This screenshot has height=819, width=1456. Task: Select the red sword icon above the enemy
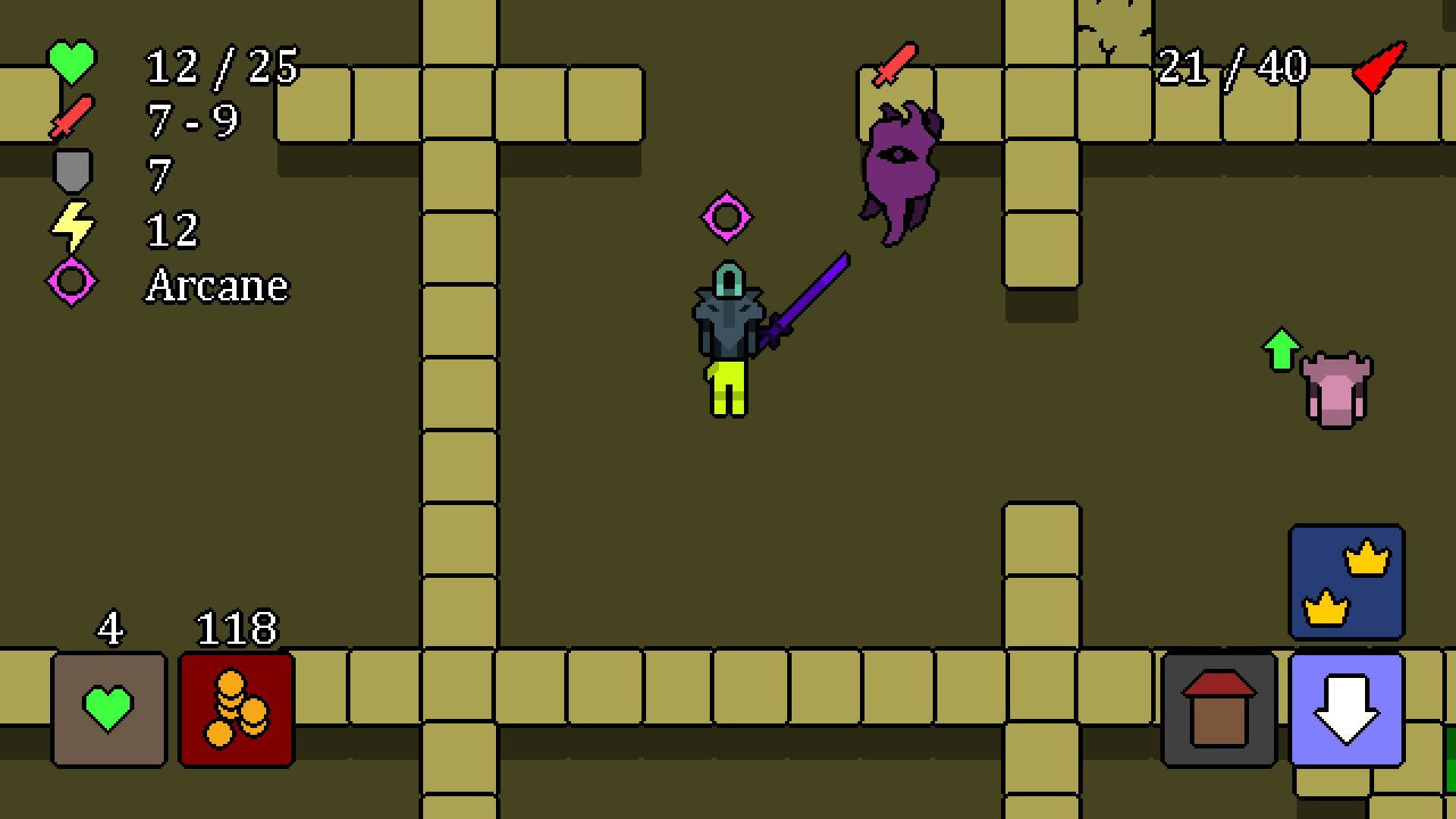[x=893, y=62]
